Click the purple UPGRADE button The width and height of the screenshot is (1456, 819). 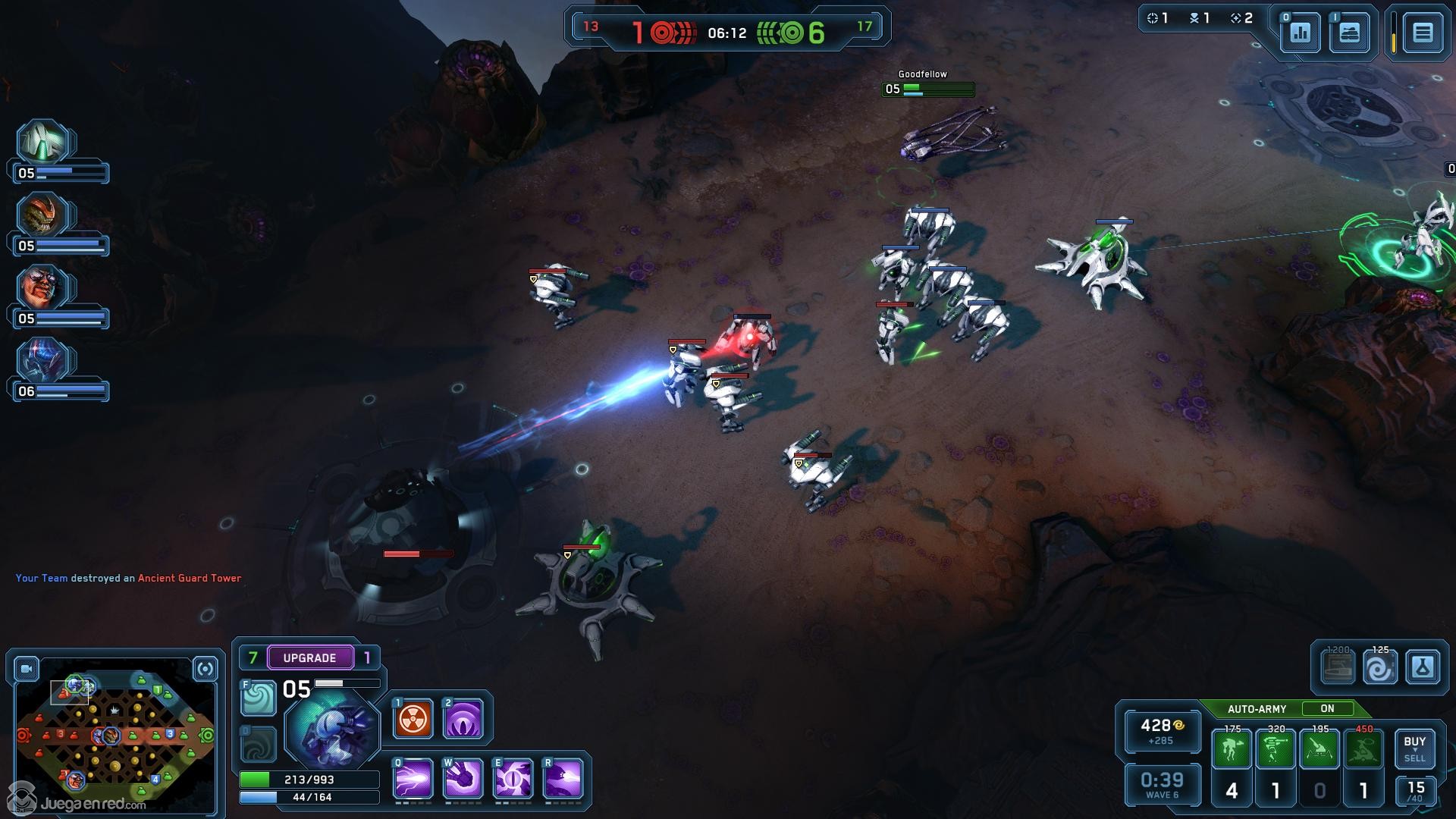(x=309, y=657)
